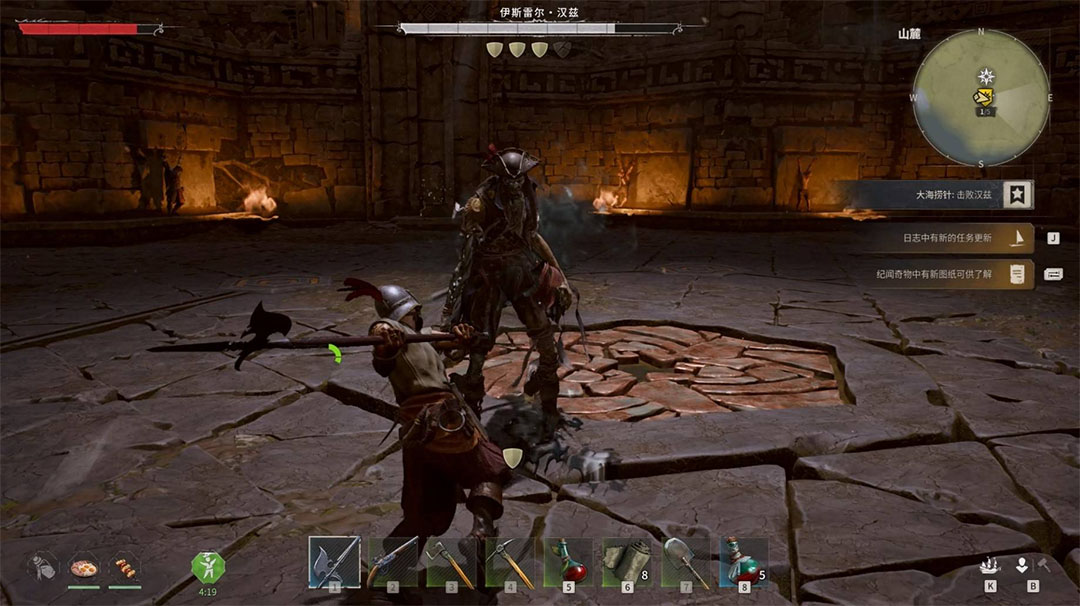Screen dimensions: 1080x606
Task: Equip the flintlock musket from the hotbar
Action: pyautogui.click(x=392, y=562)
